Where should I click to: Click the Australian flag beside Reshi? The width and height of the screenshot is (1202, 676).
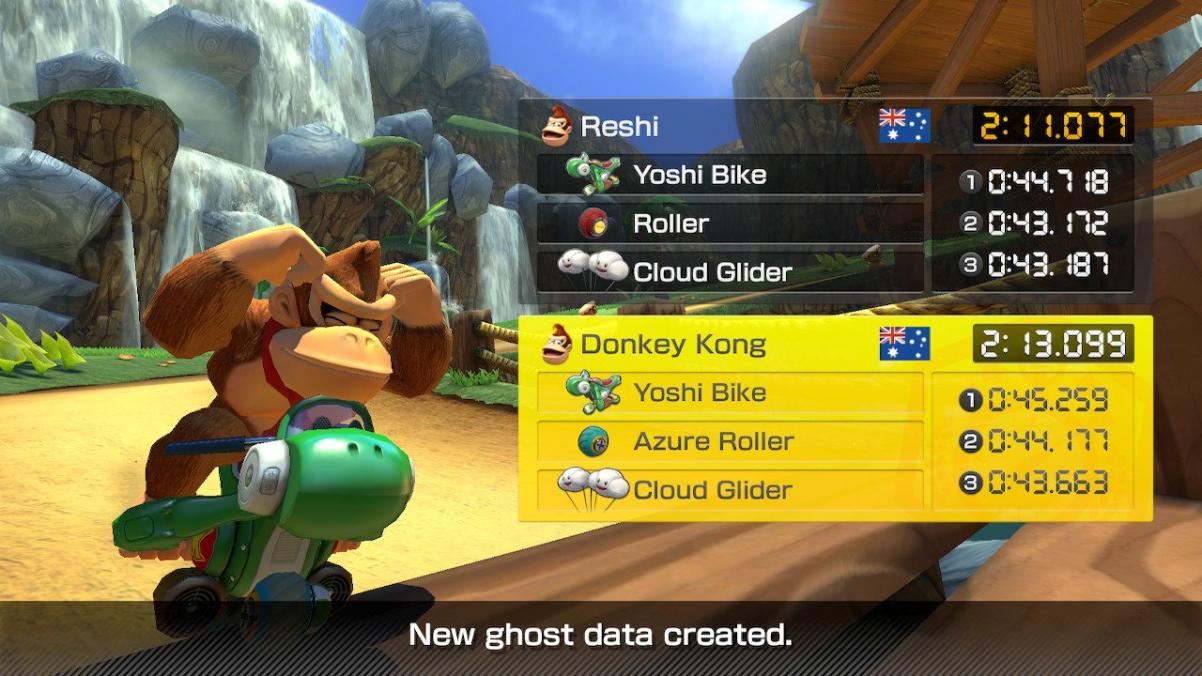click(x=904, y=126)
